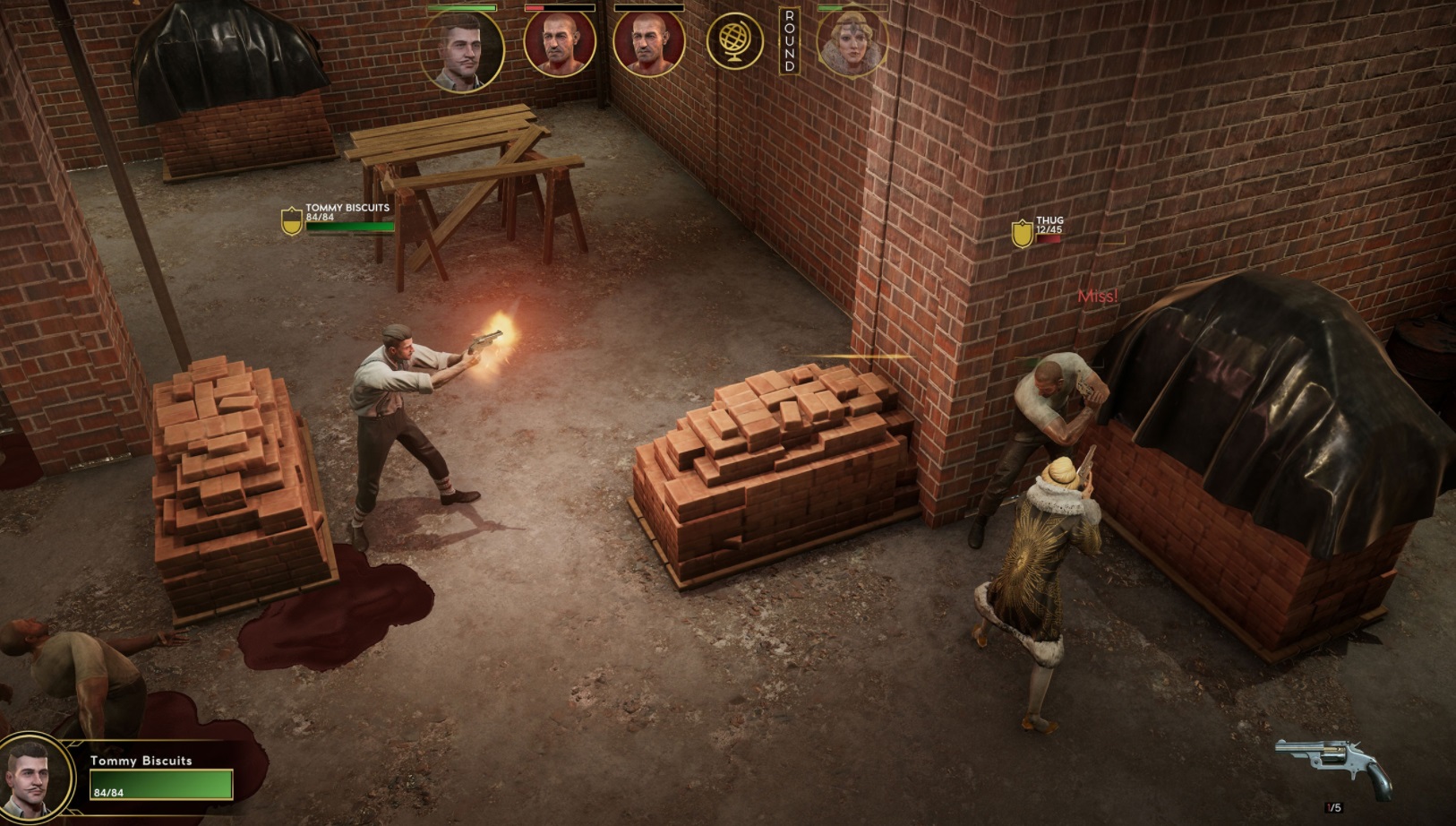The width and height of the screenshot is (1456, 826).
Task: Click the golden globe round icon
Action: coord(734,41)
